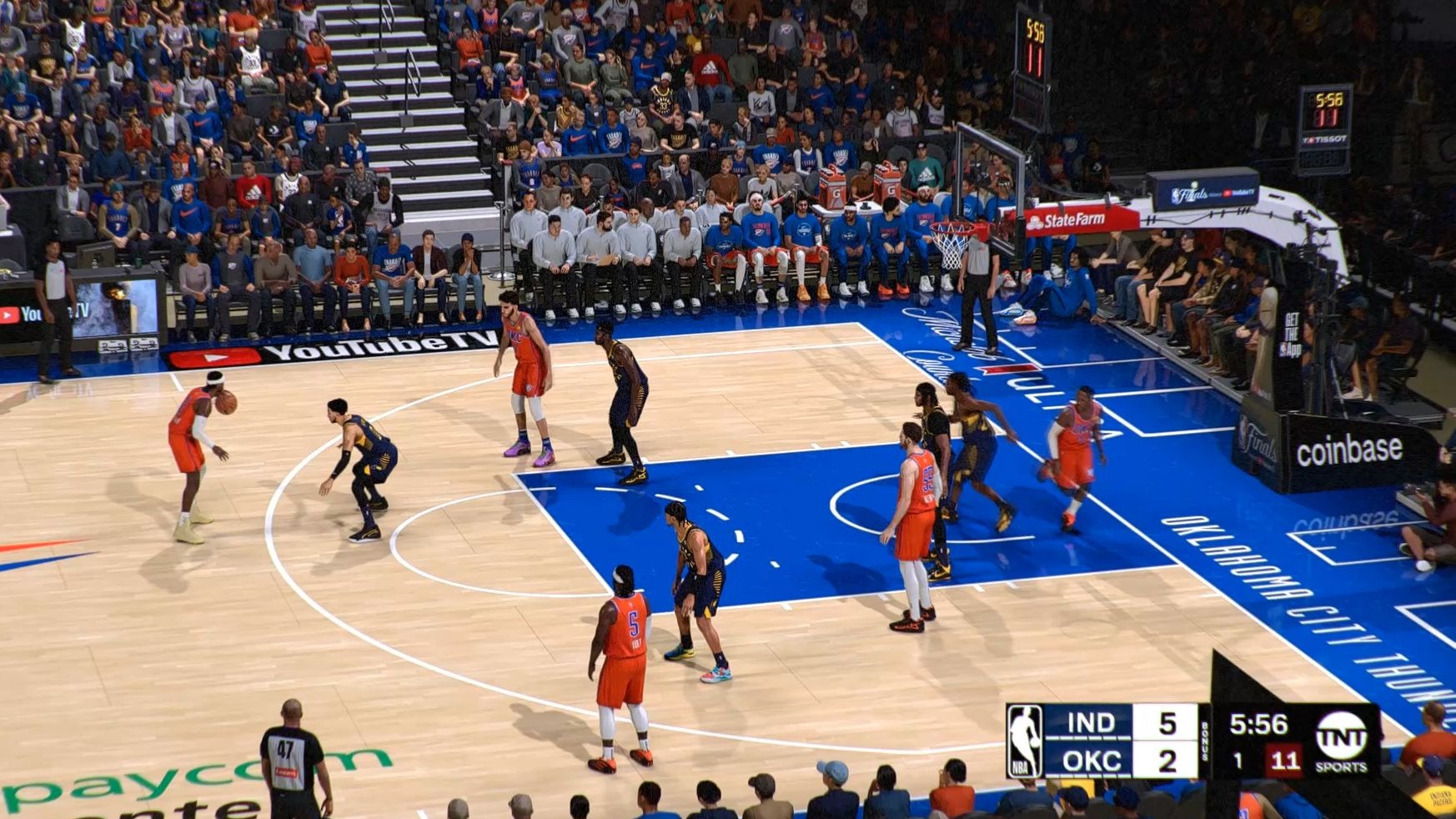Click the coinbase advertisement banner
Screen dimensions: 1456x819
pos(1351,450)
